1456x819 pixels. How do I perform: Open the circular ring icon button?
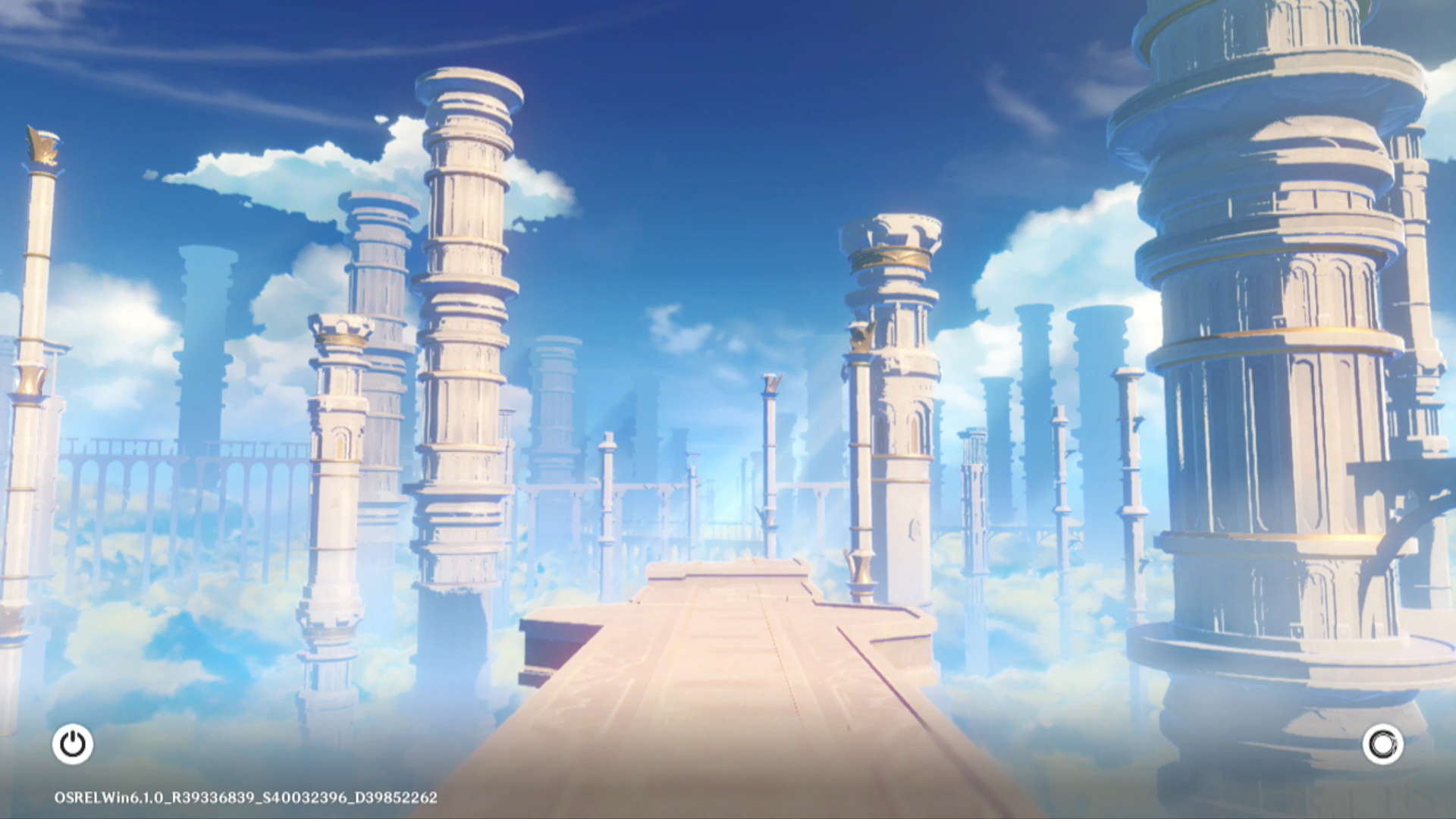1382,744
